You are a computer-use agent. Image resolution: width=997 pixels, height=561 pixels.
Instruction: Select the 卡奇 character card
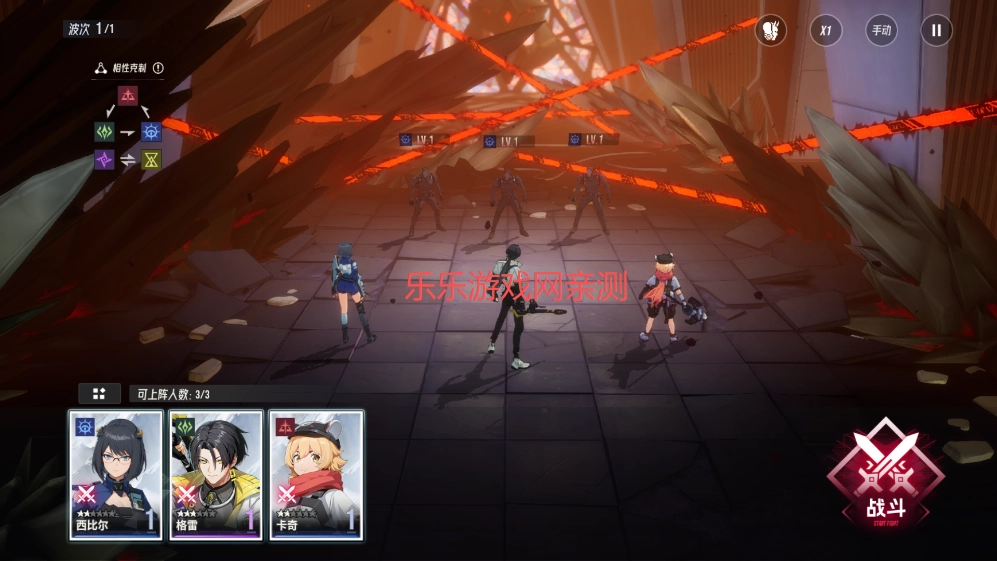[316, 474]
